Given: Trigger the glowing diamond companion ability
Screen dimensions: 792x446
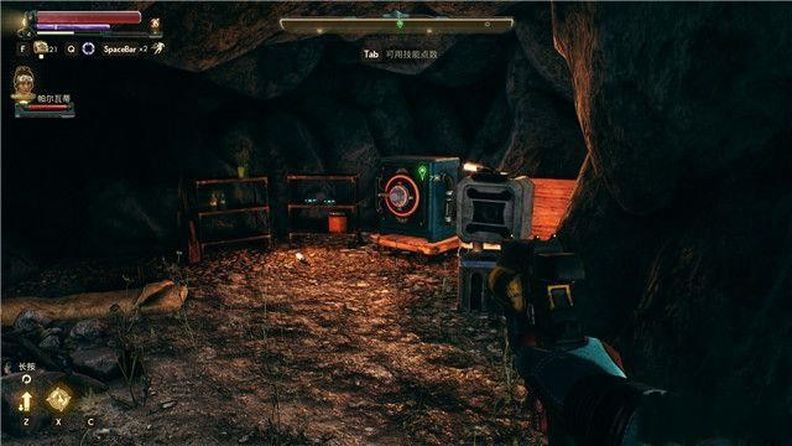Looking at the screenshot, I should point(59,398).
